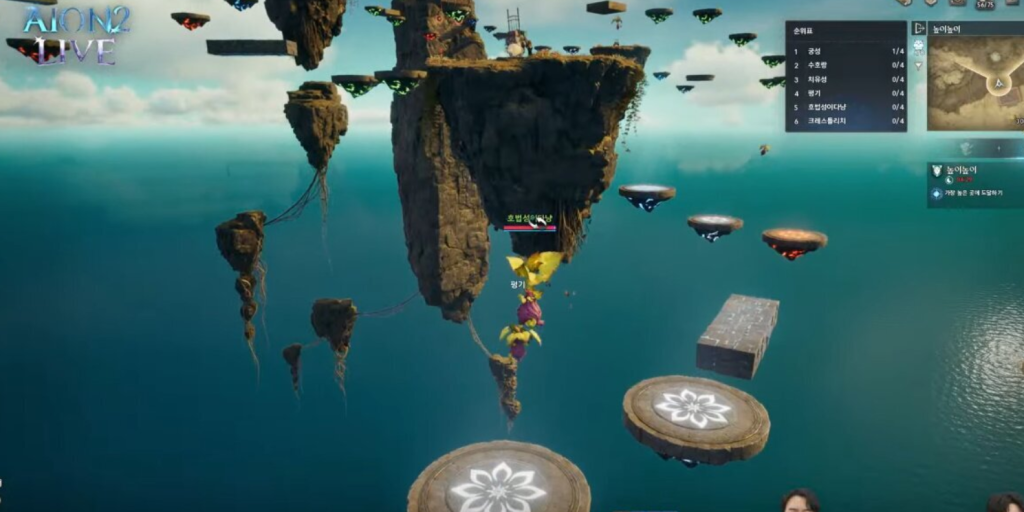
Task: Open the 높이높이 quest tracker entry
Action: tap(961, 171)
